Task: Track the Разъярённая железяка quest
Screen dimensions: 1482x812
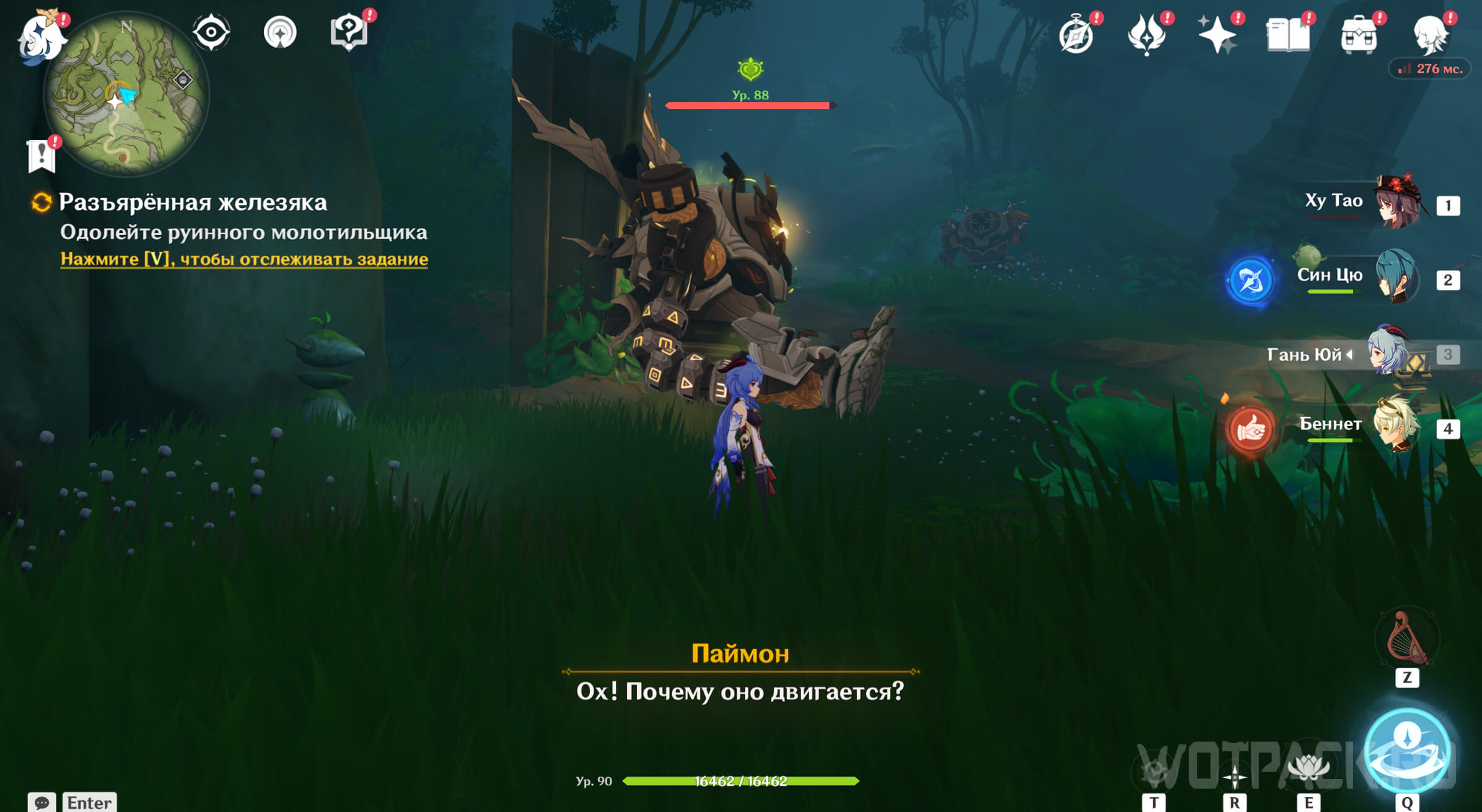Action: tap(243, 259)
